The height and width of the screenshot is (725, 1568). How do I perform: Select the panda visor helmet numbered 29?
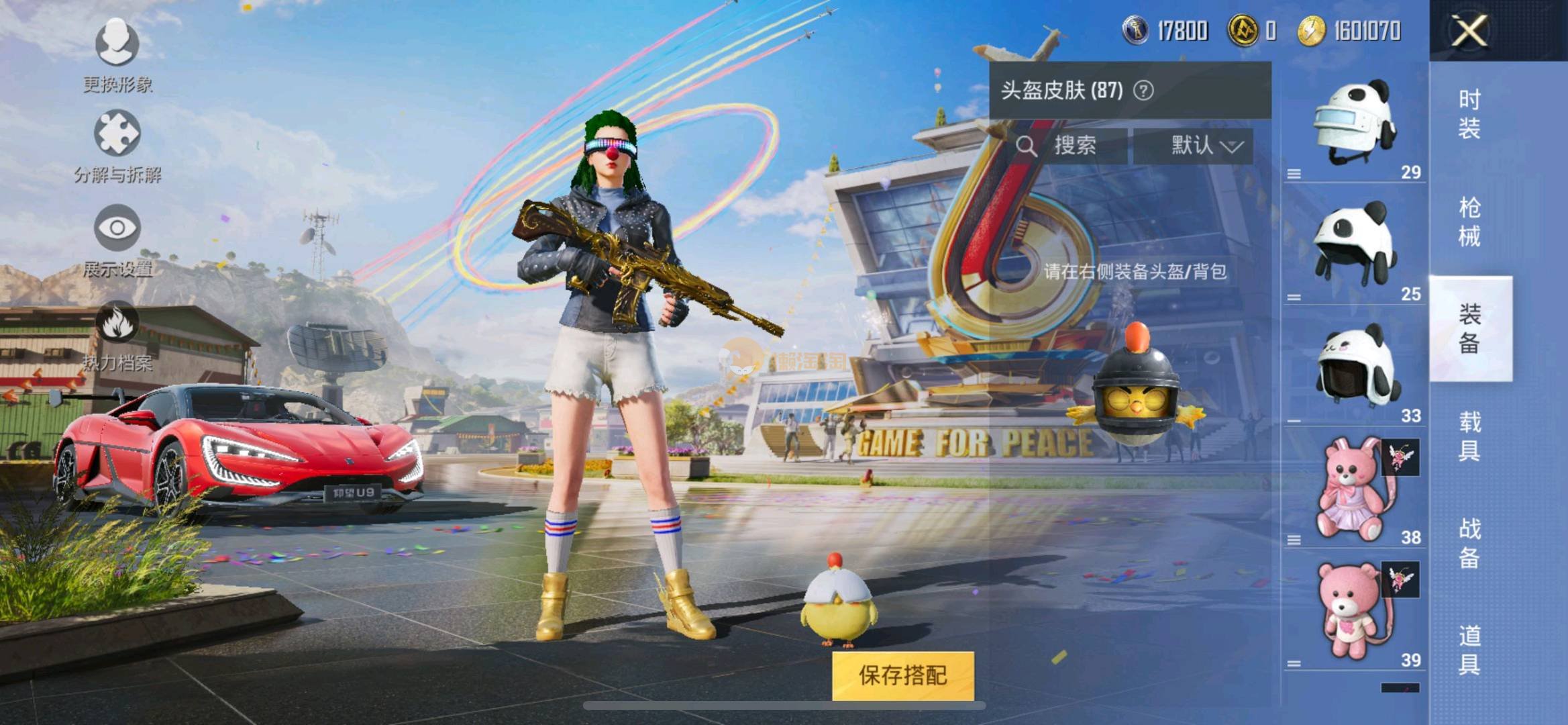1354,125
